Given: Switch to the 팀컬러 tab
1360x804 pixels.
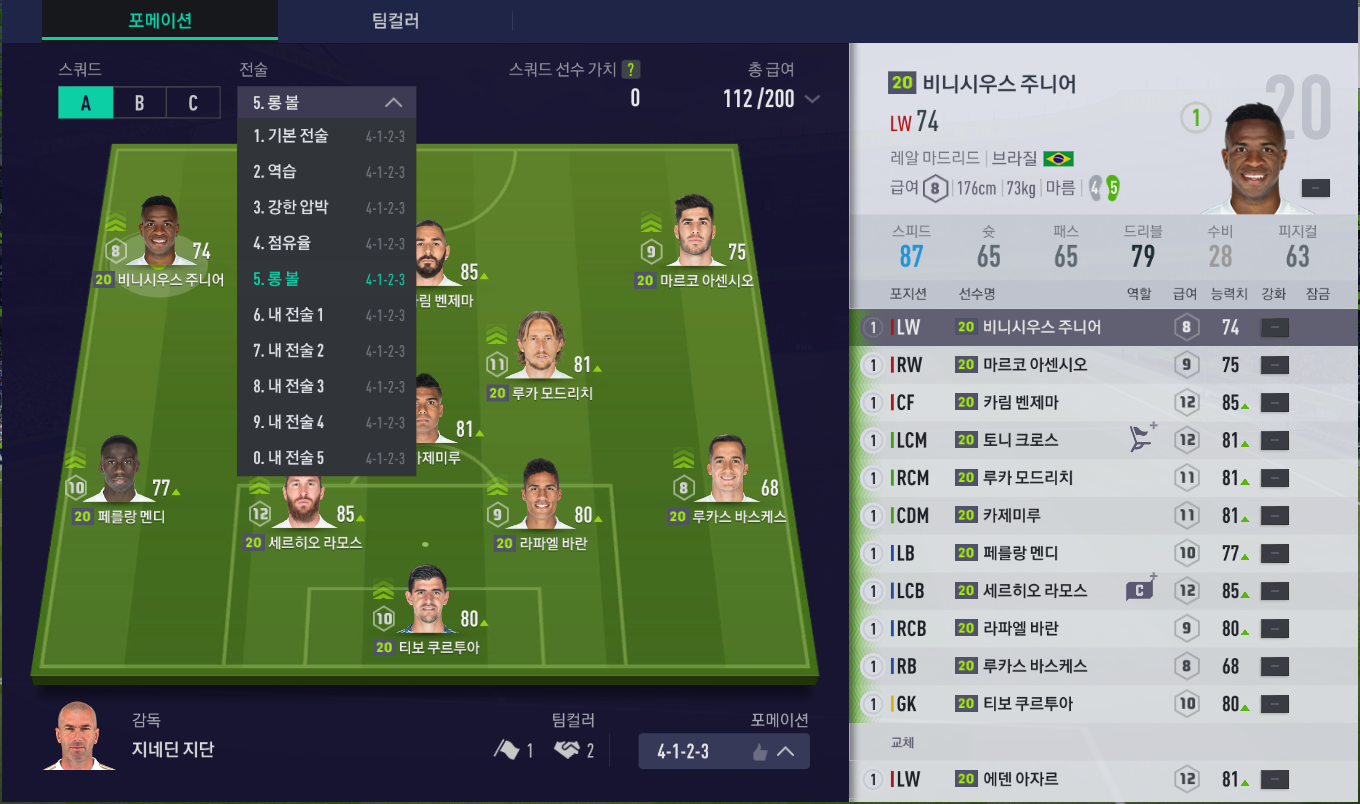Looking at the screenshot, I should pyautogui.click(x=394, y=21).
